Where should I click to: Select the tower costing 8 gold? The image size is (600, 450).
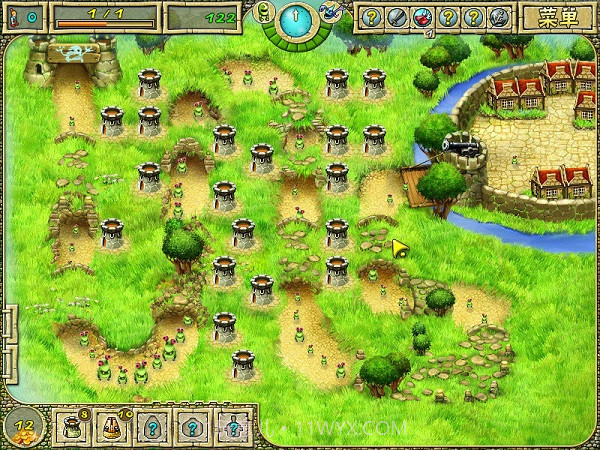(x=72, y=428)
